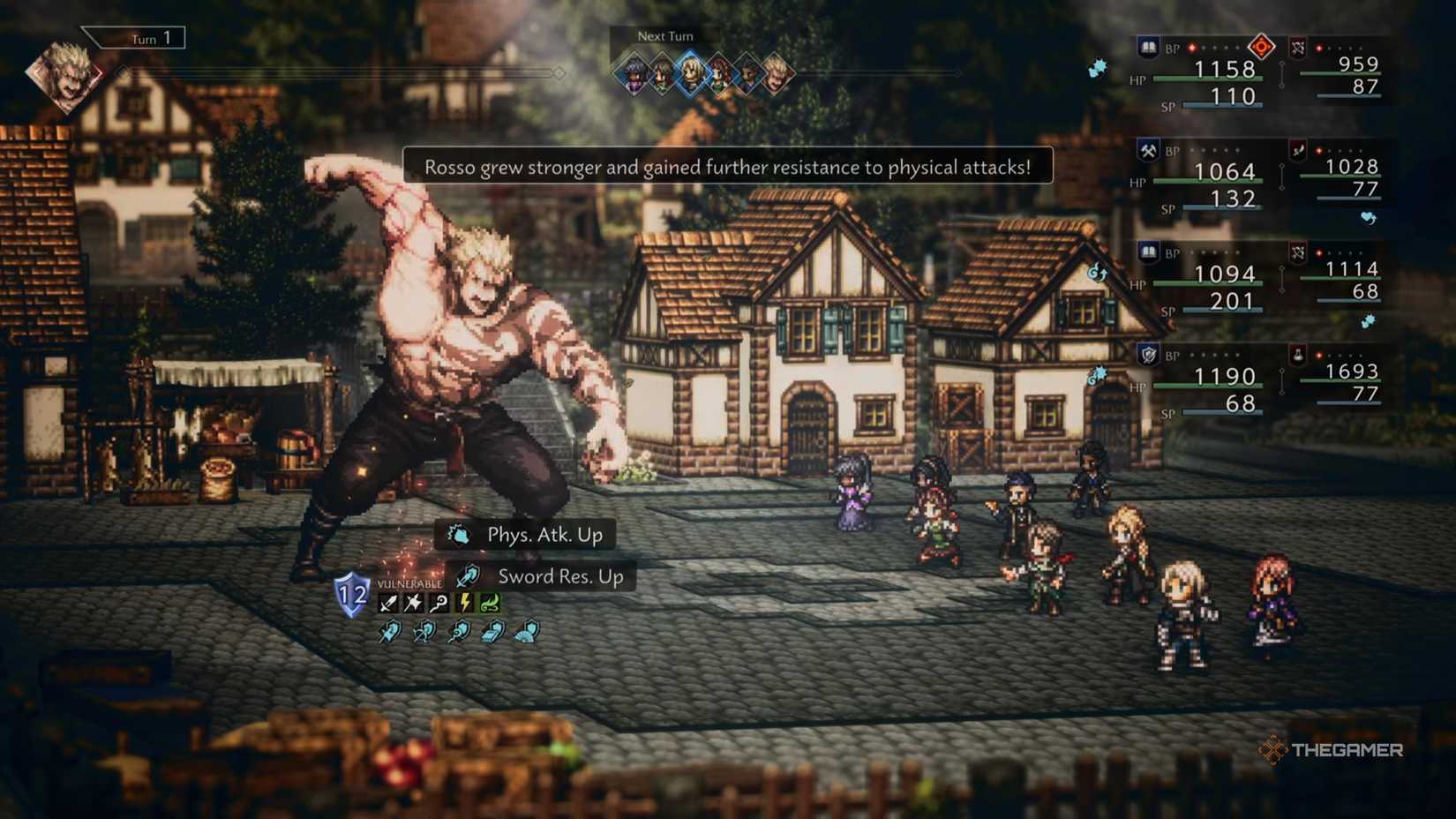Expand the Next Turn order panel
Viewport: 1456px width, 819px height.
[666, 36]
